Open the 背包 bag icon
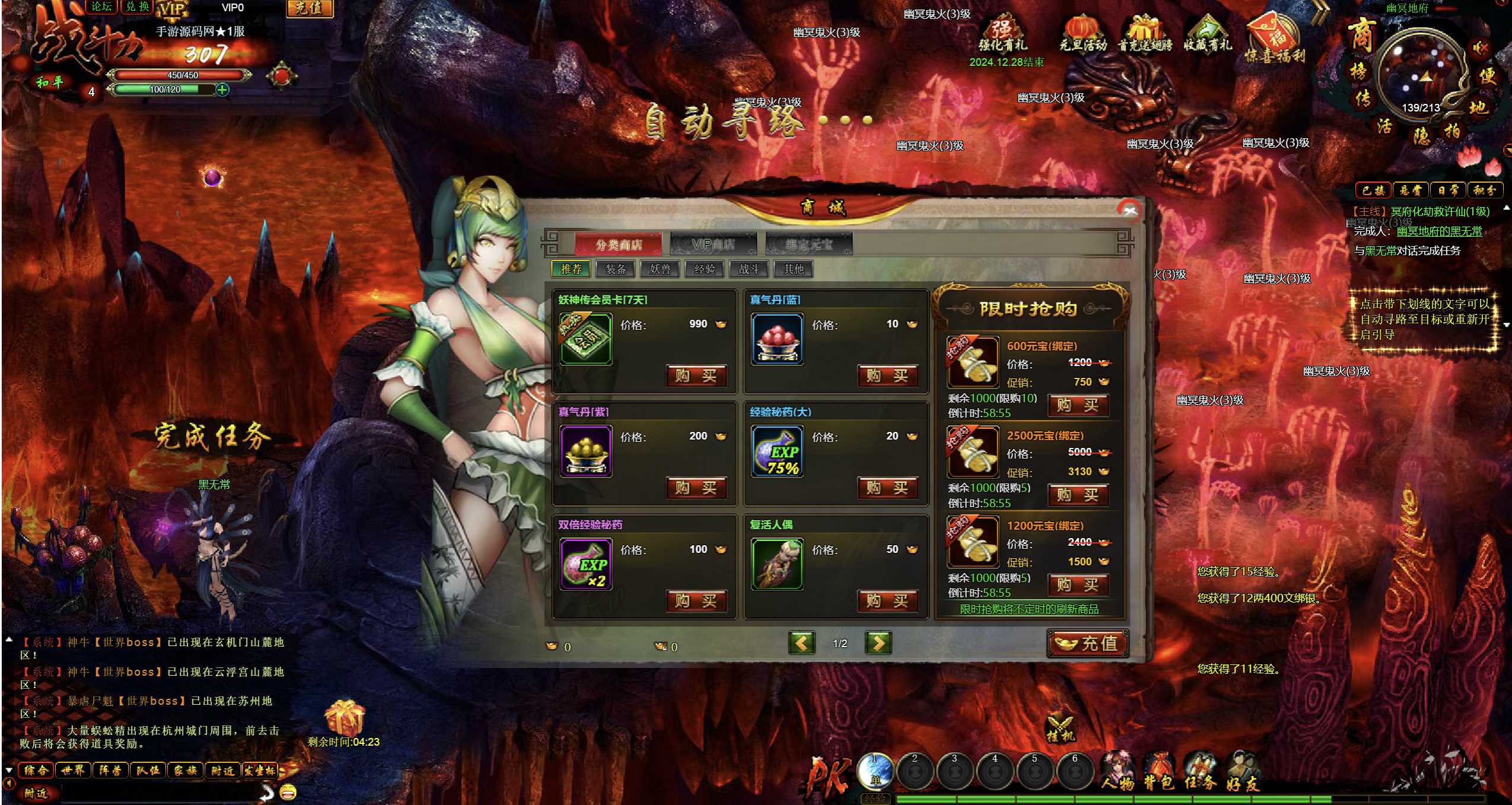This screenshot has height=805, width=1512. (1159, 772)
